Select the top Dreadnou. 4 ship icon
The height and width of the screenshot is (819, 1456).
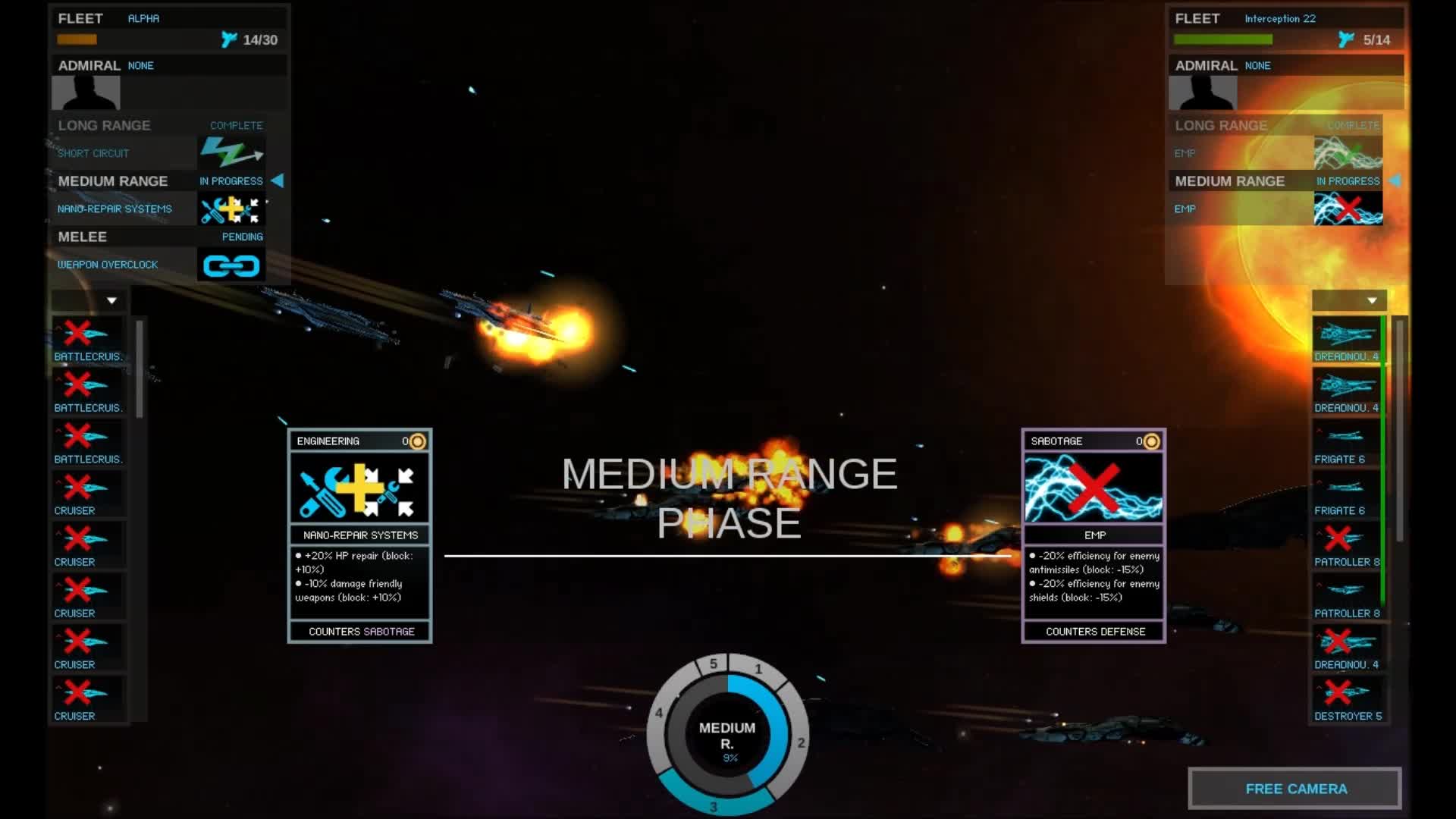pyautogui.click(x=1346, y=336)
